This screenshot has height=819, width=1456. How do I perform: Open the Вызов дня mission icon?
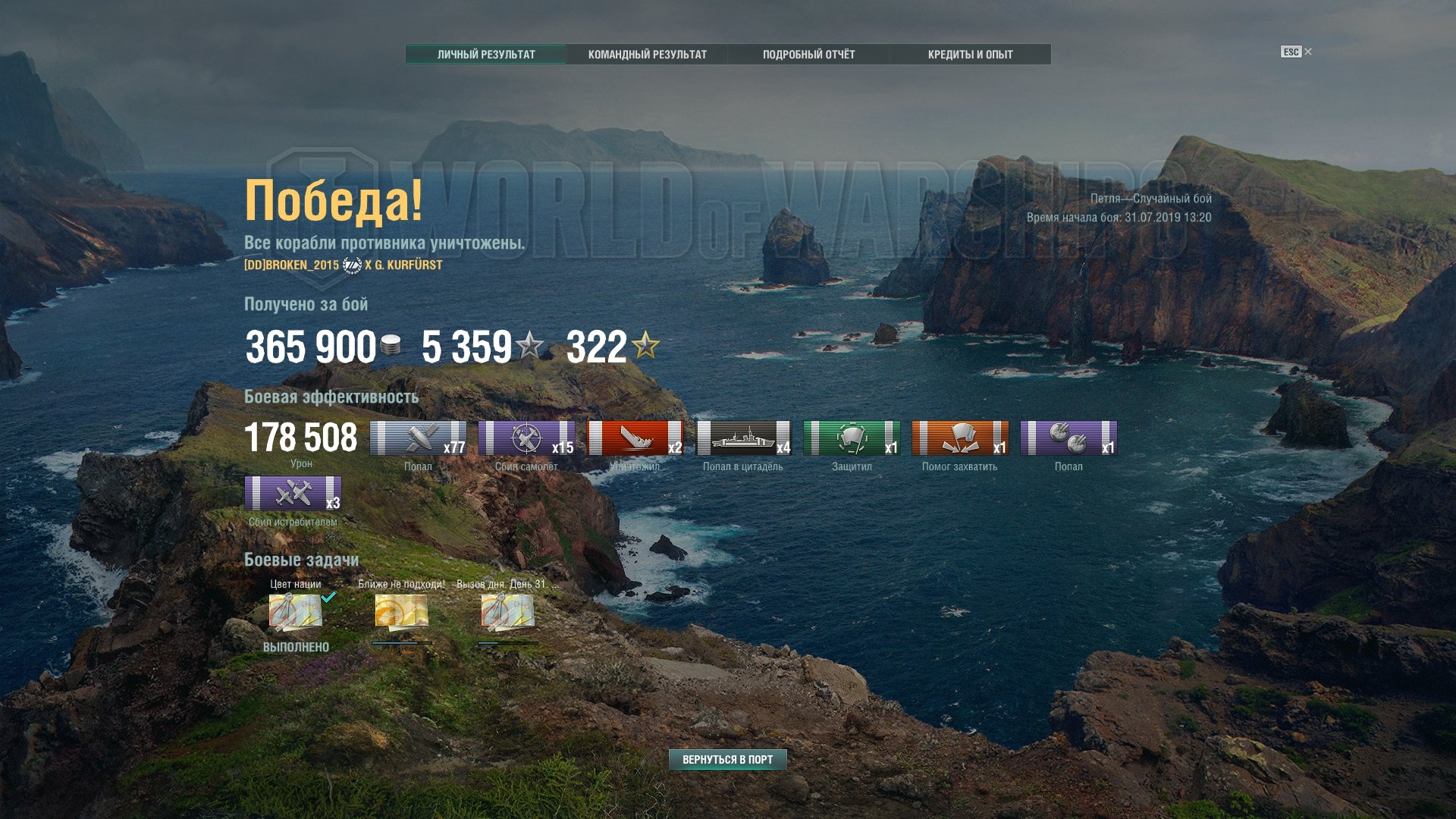tap(507, 612)
